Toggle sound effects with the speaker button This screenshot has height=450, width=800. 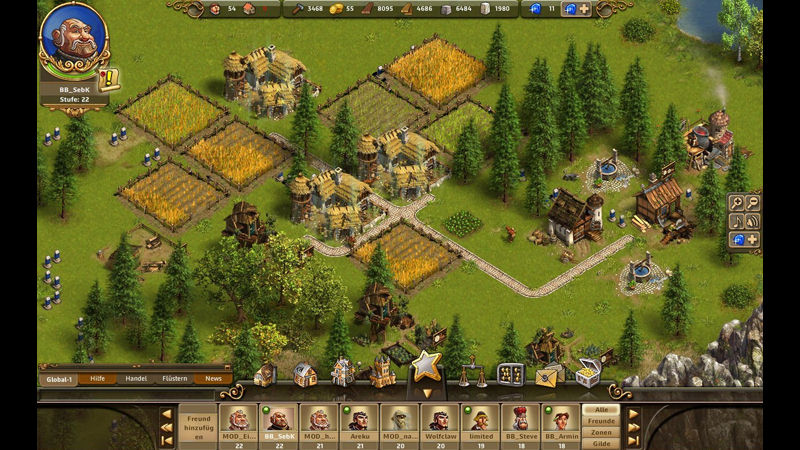751,221
